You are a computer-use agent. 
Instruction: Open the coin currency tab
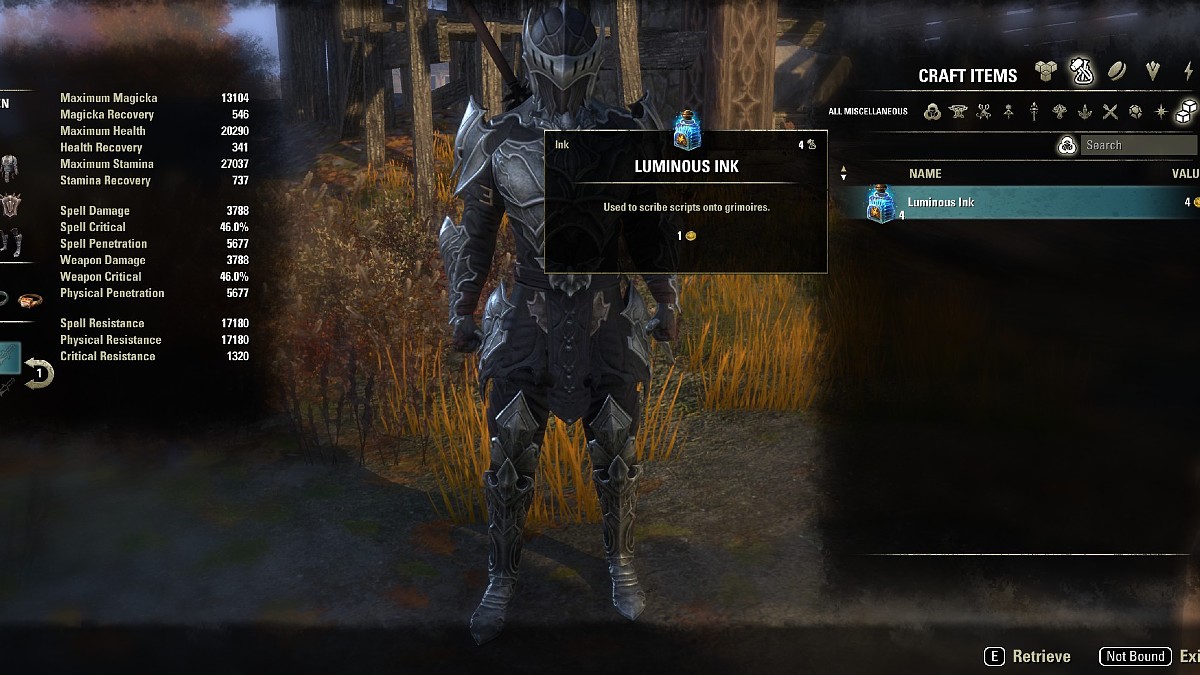pyautogui.click(x=1116, y=72)
